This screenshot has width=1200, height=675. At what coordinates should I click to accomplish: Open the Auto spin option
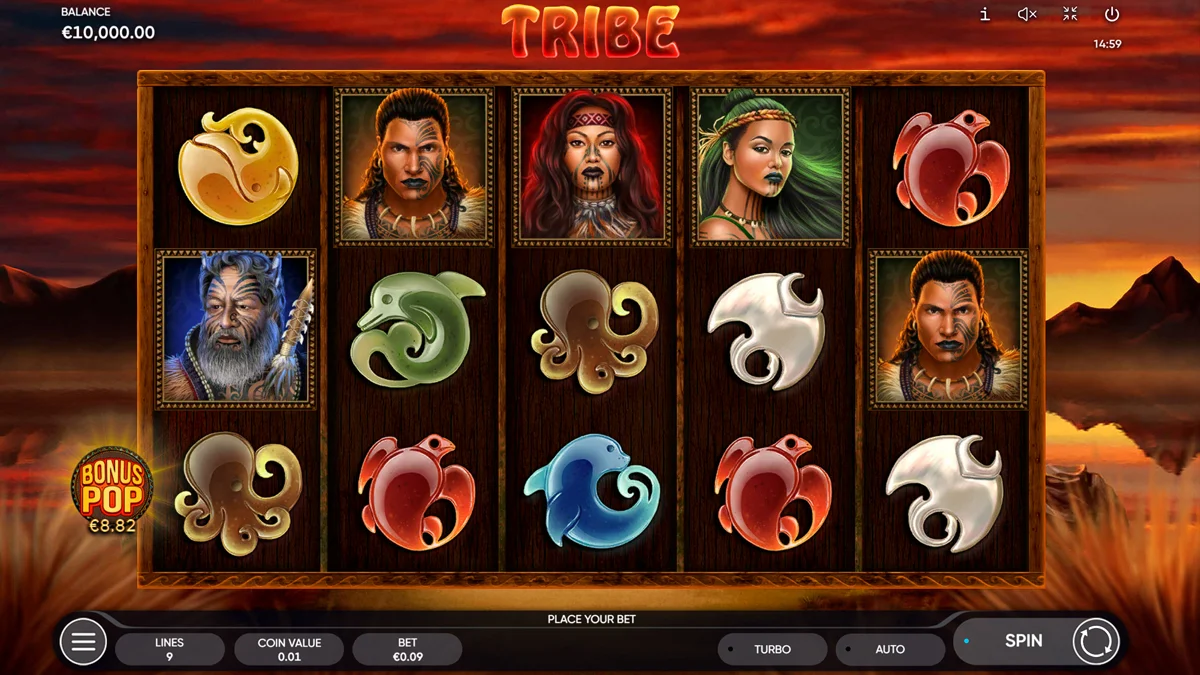(890, 649)
